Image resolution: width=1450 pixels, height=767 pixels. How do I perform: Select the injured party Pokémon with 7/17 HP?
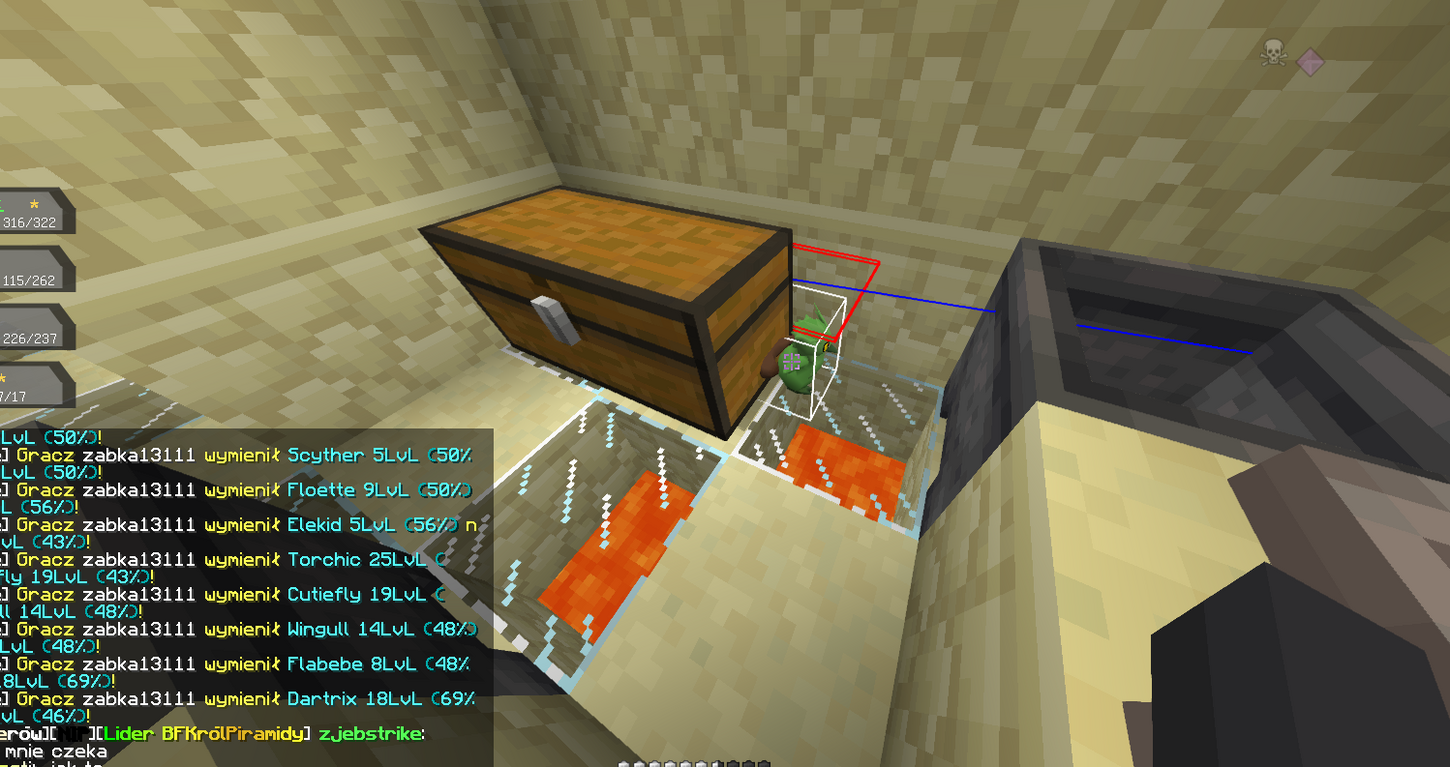pyautogui.click(x=30, y=386)
